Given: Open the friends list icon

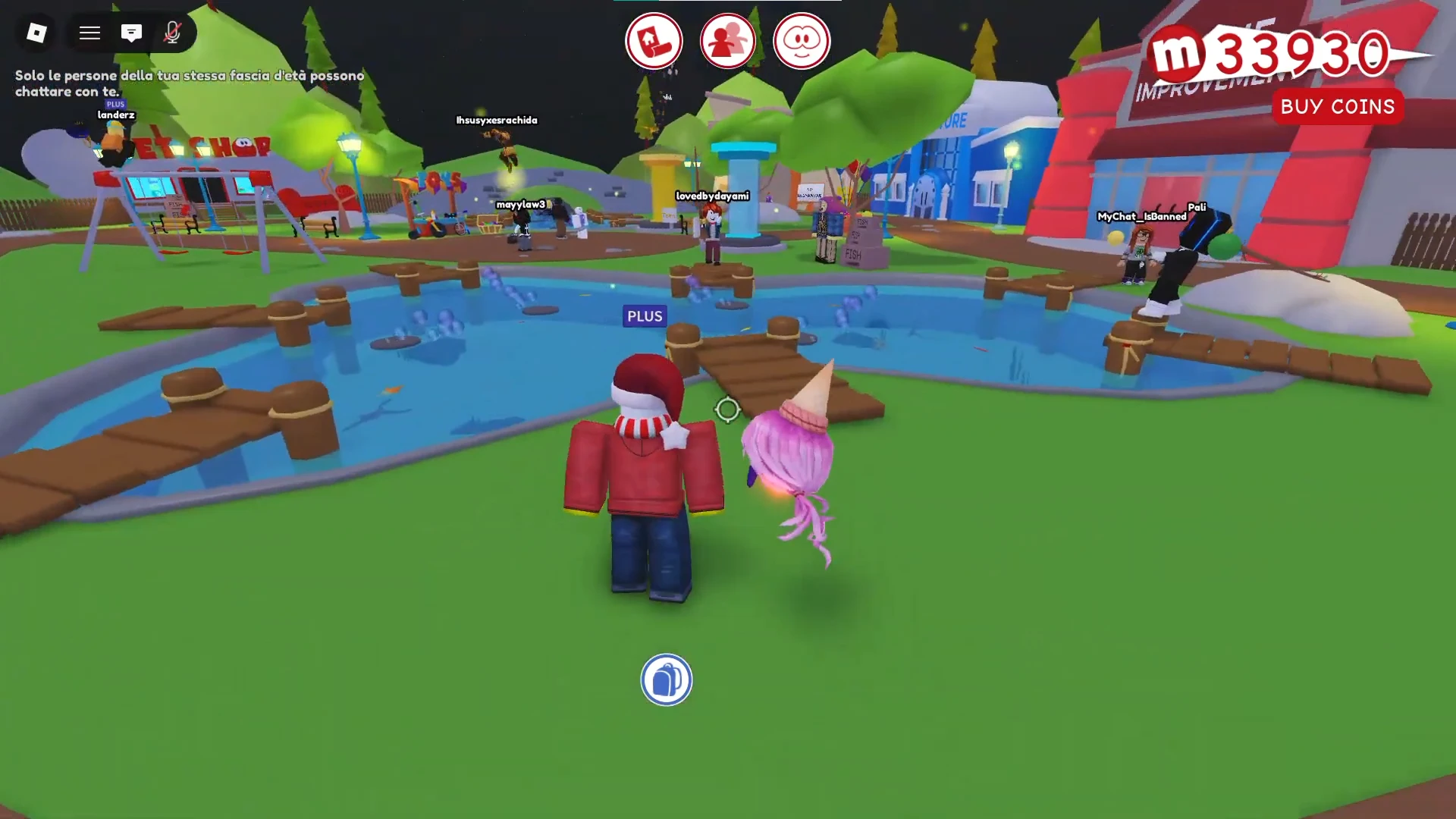Looking at the screenshot, I should (727, 41).
